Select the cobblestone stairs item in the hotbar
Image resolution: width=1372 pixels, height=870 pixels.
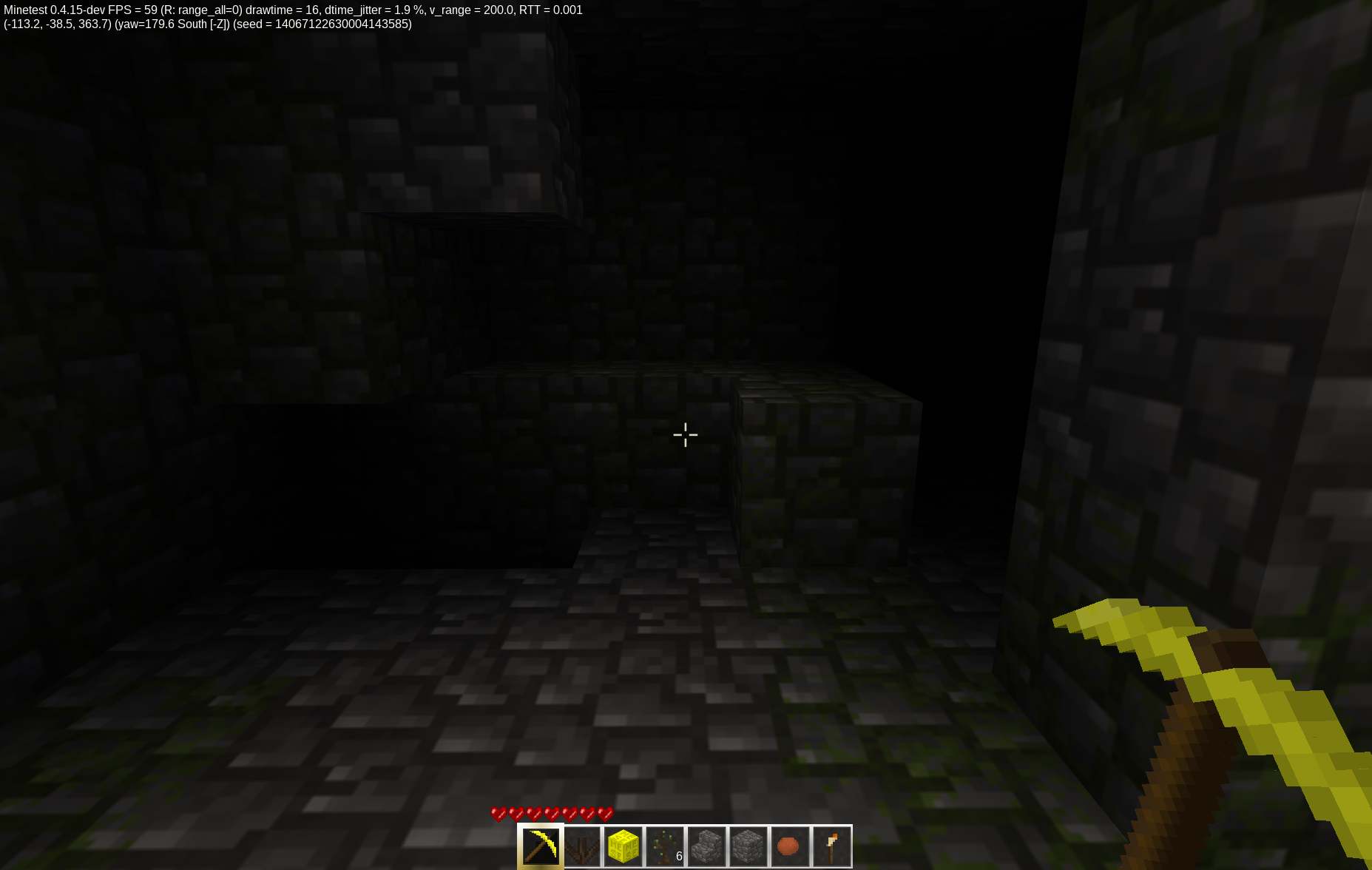708,846
